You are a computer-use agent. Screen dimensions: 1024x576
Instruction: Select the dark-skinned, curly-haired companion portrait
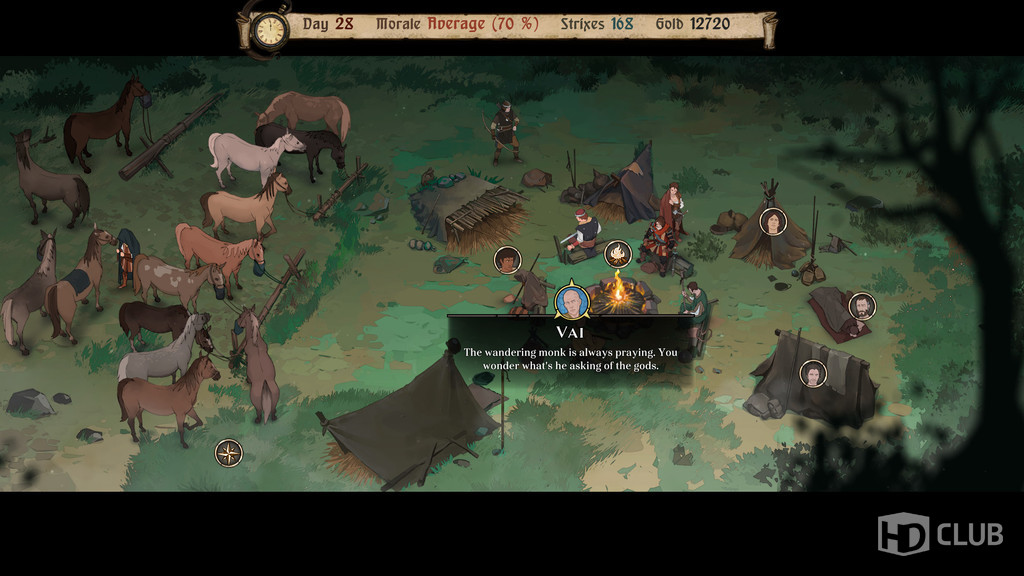click(x=508, y=260)
